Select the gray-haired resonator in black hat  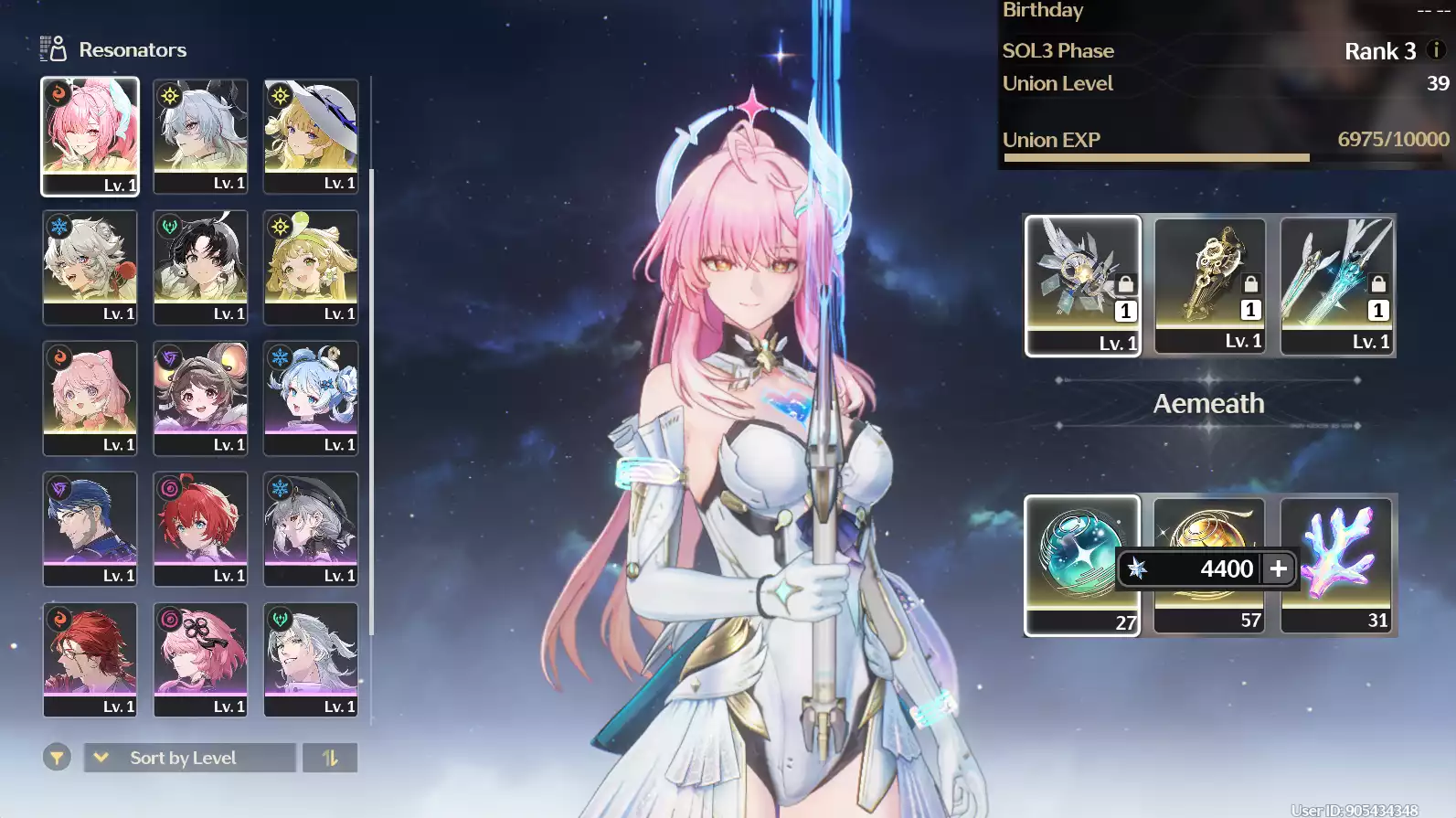tap(311, 528)
